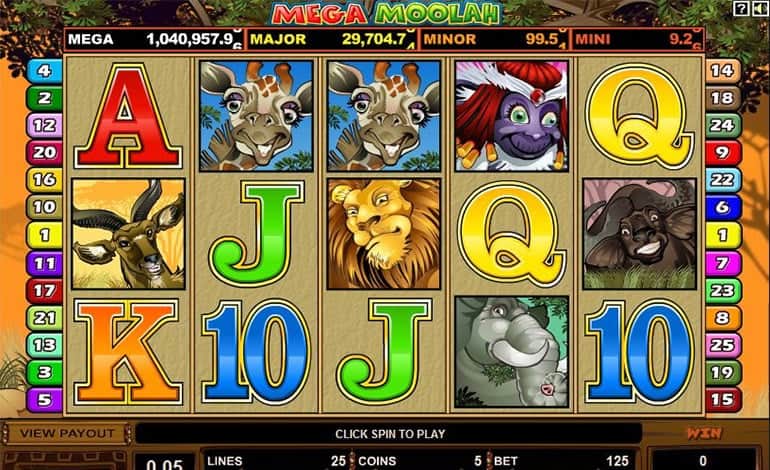The height and width of the screenshot is (470, 770).
Task: Toggle the speaker sound icon
Action: tap(757, 9)
